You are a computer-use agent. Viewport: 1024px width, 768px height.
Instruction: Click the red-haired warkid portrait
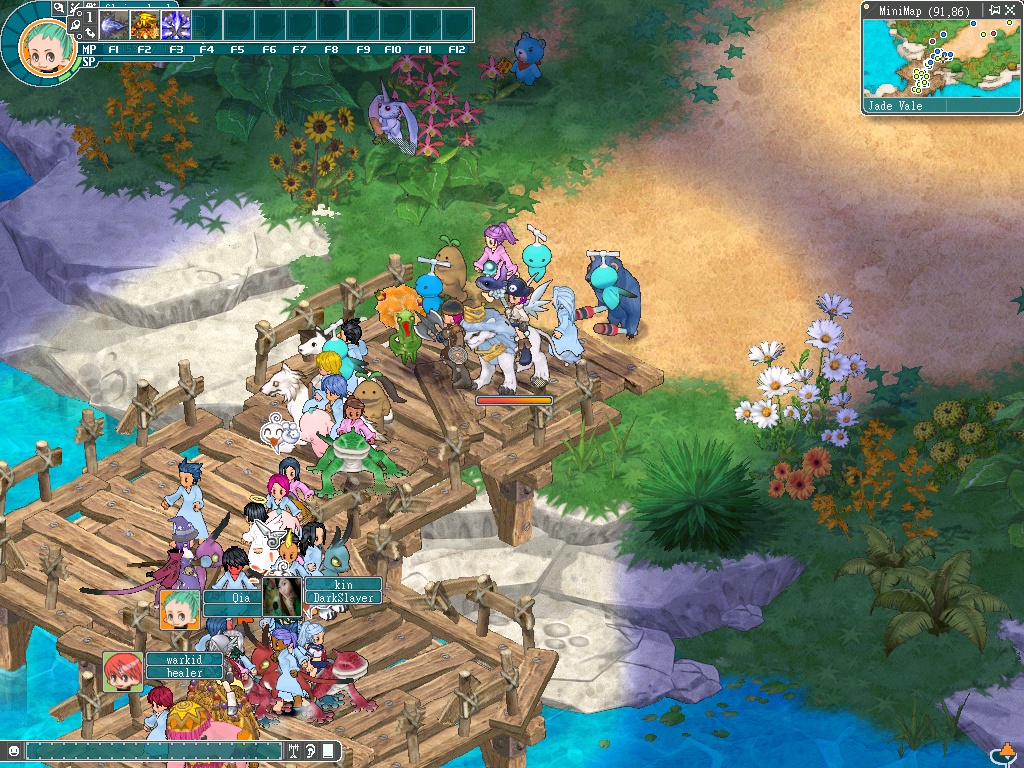click(x=122, y=672)
